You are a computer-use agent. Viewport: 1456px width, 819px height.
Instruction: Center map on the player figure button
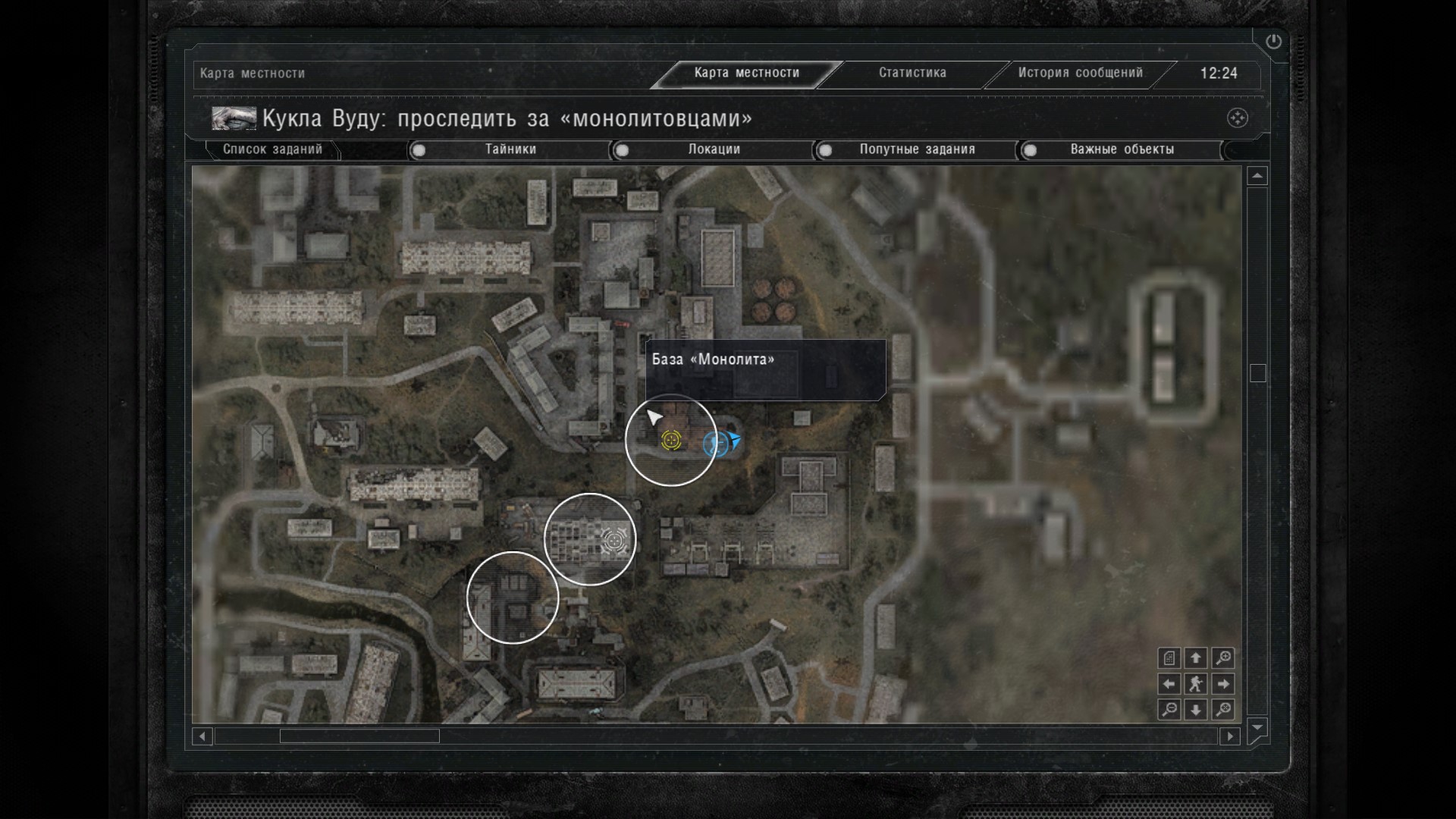point(1196,684)
